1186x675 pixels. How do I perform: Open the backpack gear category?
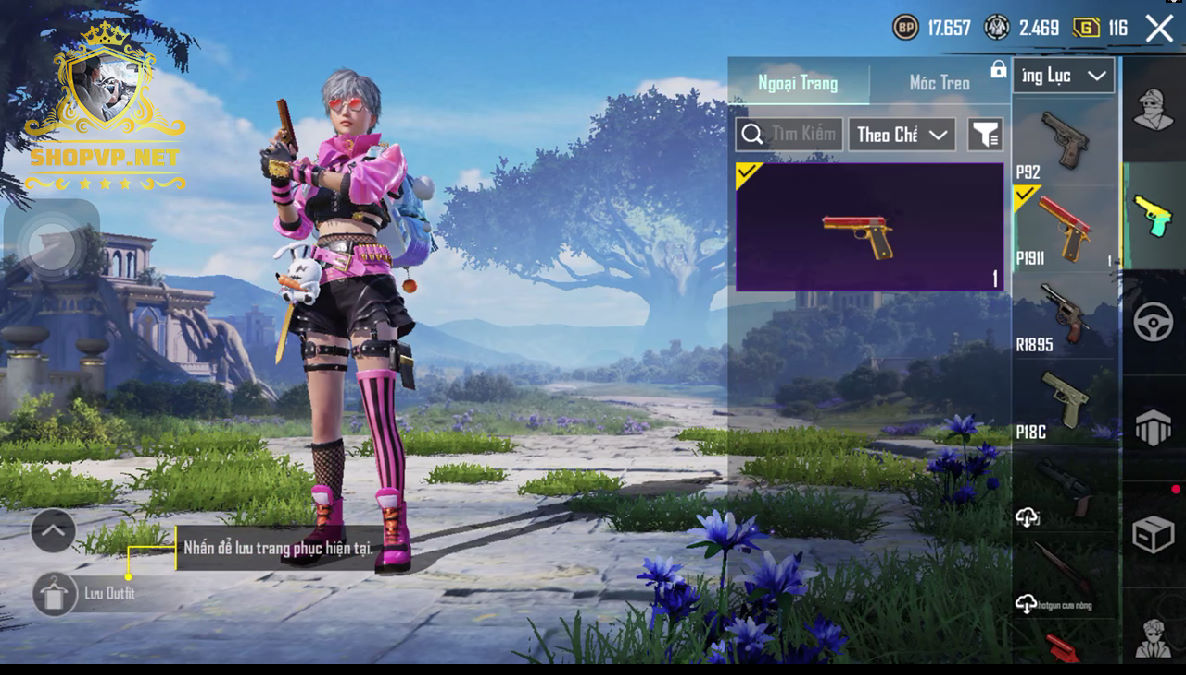tap(1153, 428)
